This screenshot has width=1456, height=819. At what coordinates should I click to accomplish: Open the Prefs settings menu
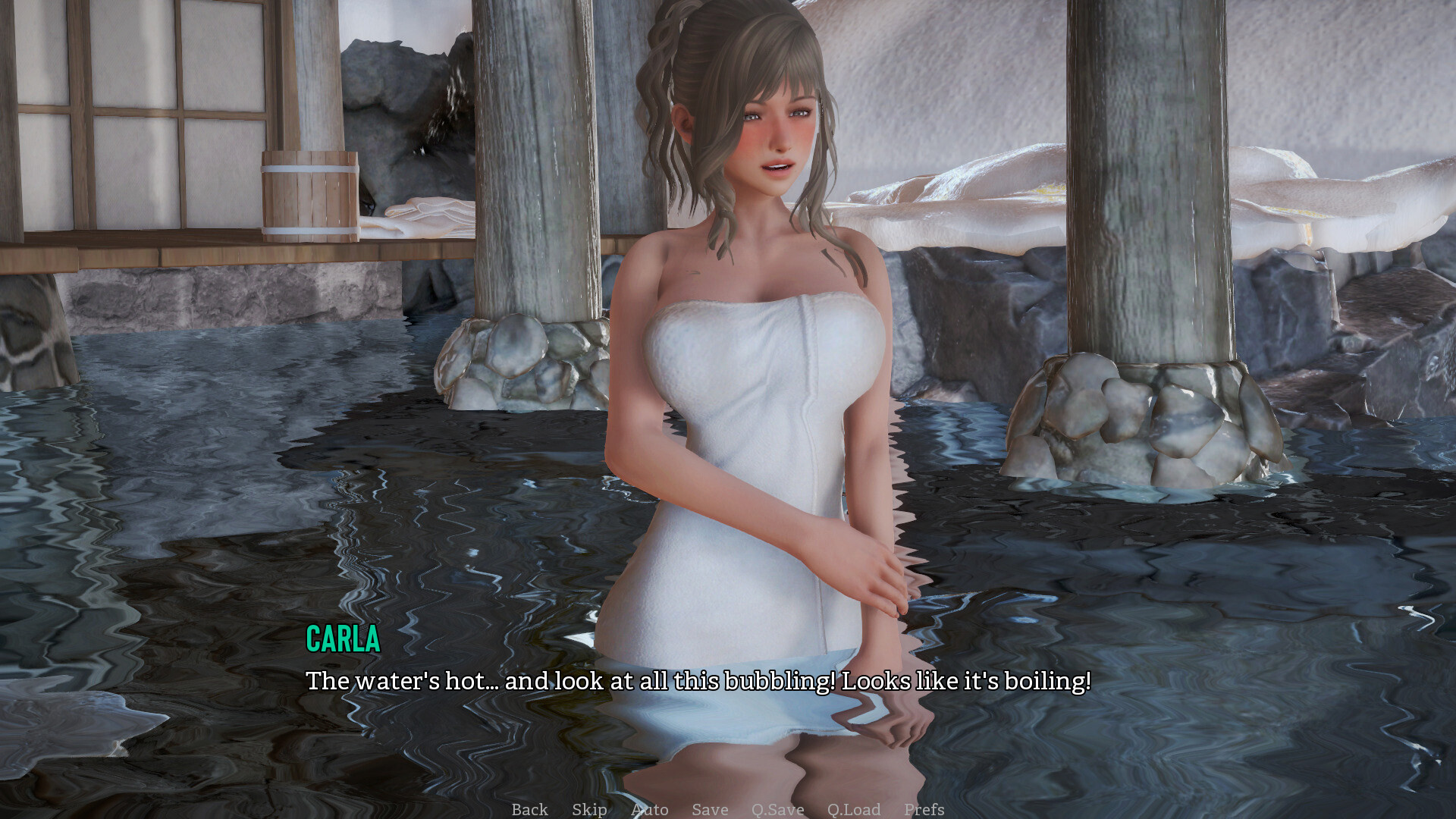[924, 809]
